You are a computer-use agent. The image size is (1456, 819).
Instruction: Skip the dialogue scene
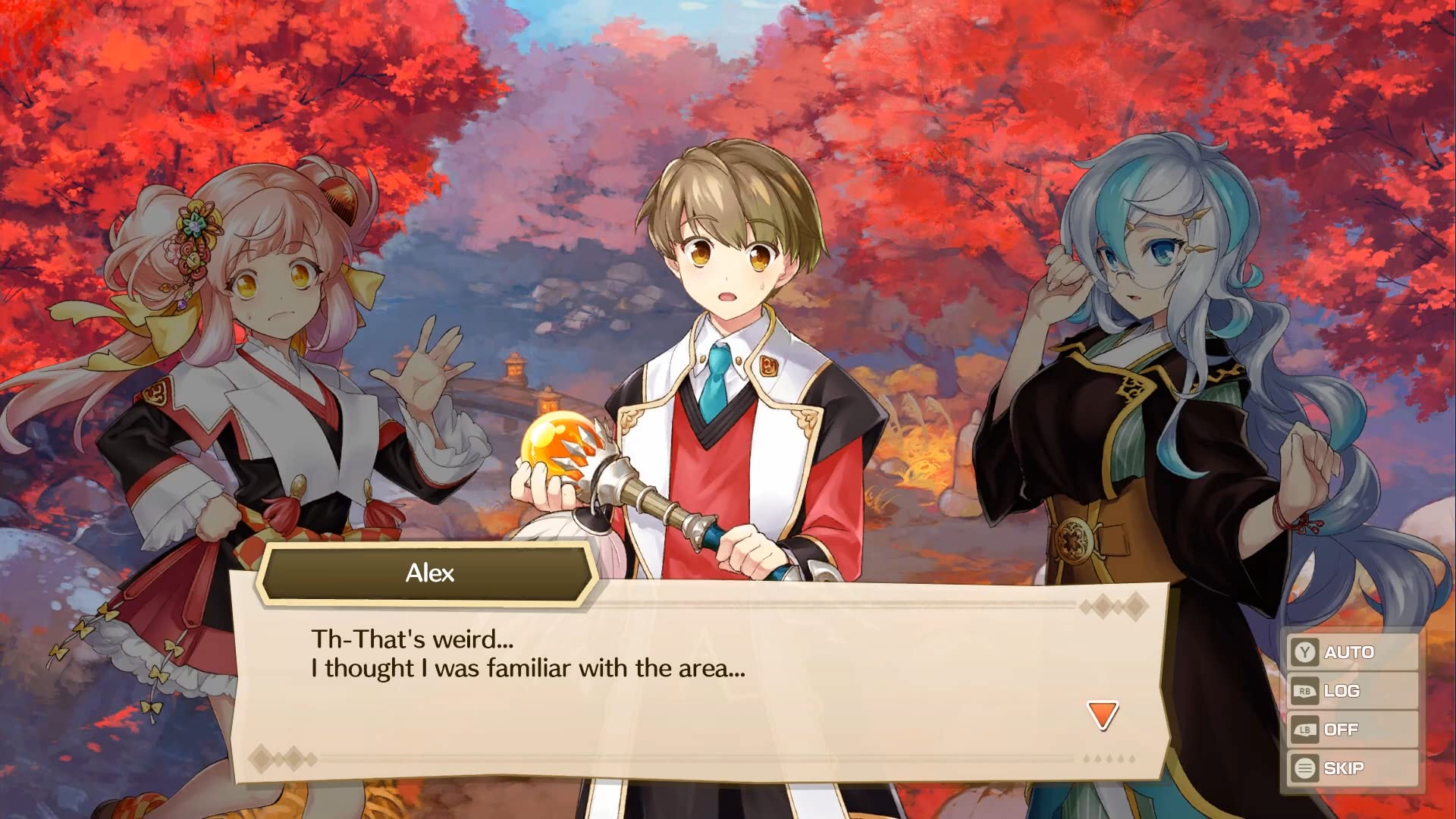tap(1350, 768)
